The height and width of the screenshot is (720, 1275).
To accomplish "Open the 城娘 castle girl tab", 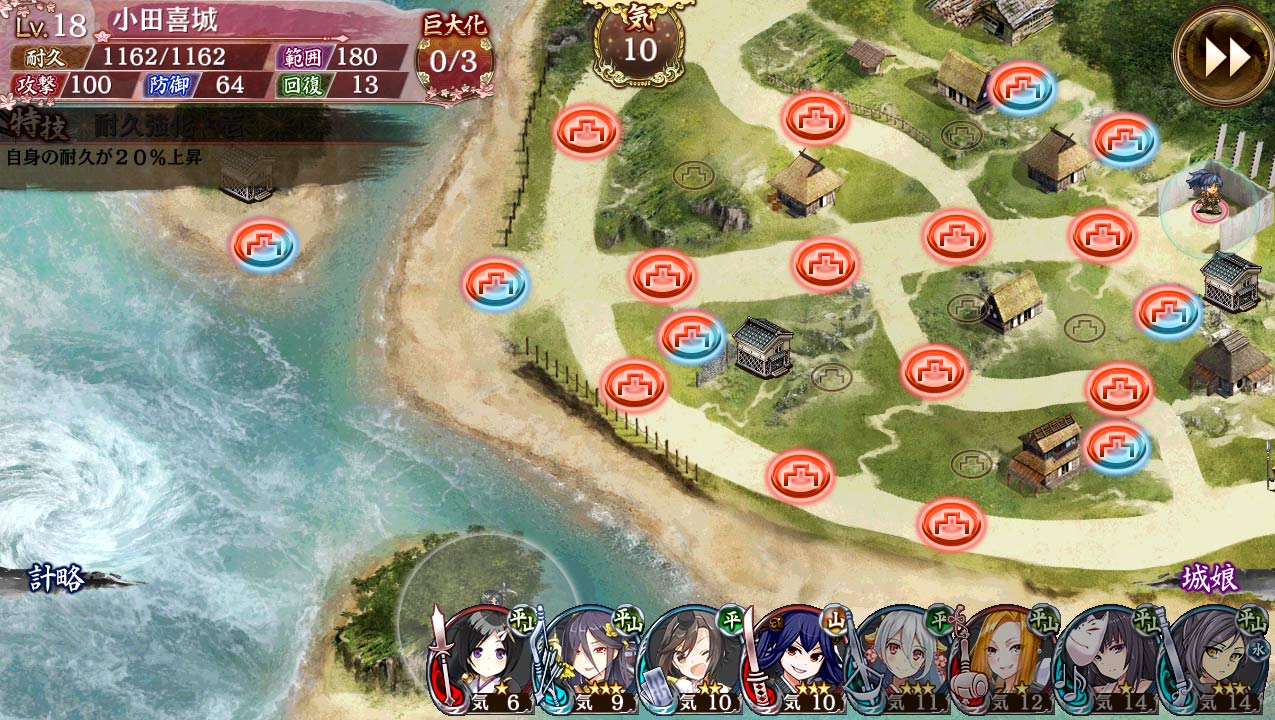I will (1210, 578).
